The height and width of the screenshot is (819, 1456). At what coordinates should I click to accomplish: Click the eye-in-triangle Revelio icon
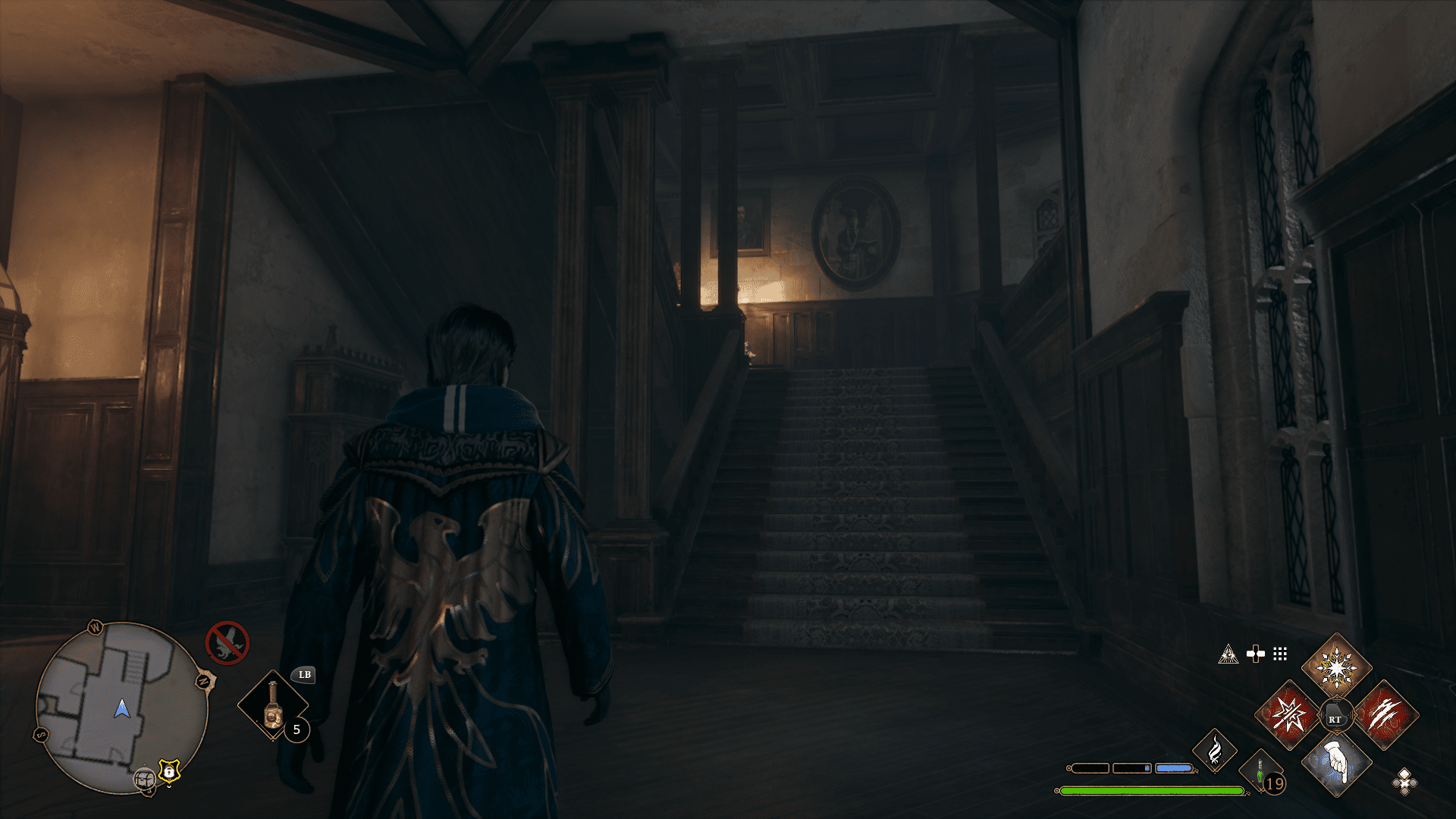[1228, 654]
